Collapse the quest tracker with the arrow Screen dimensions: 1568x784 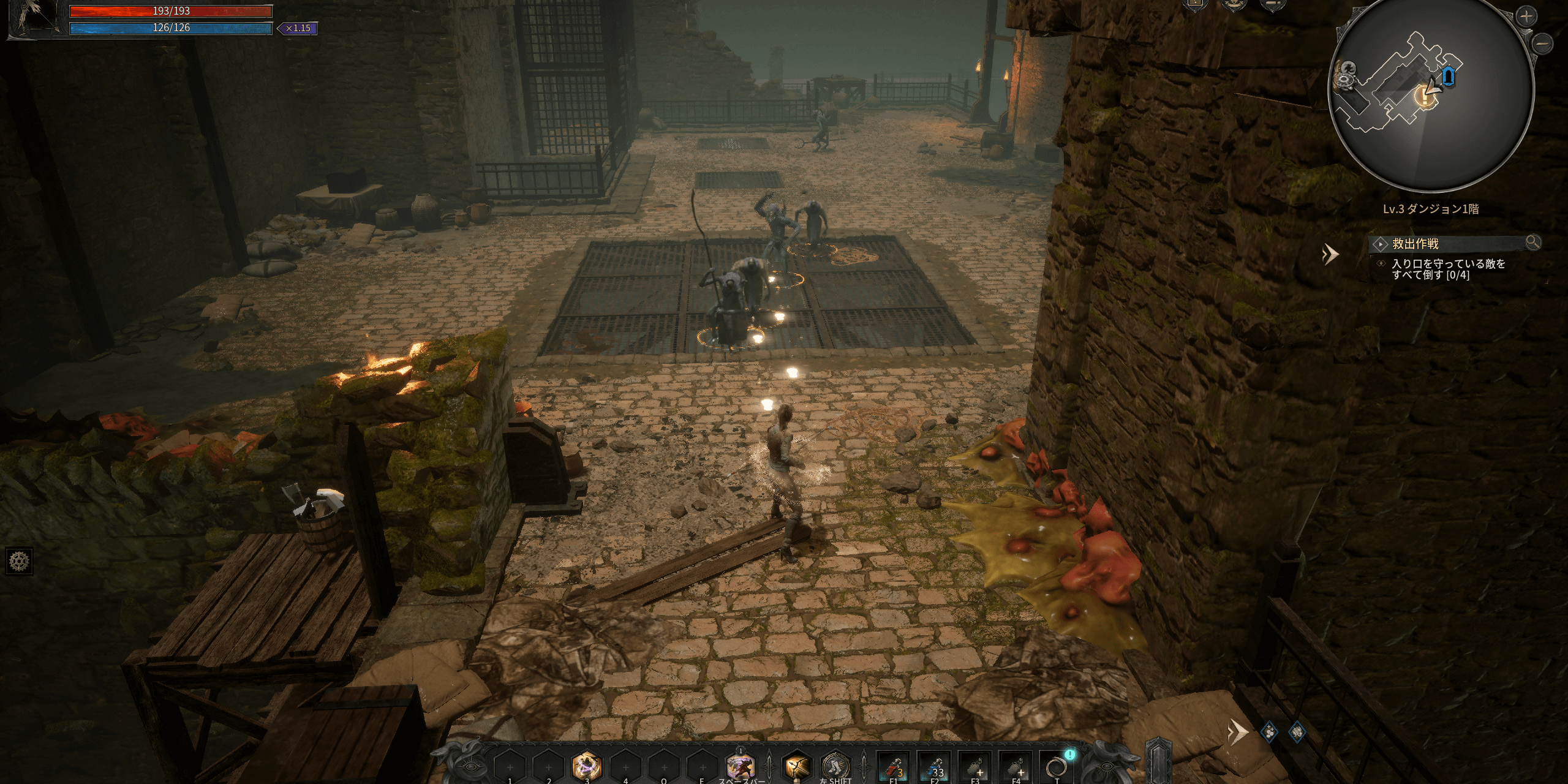click(1330, 254)
